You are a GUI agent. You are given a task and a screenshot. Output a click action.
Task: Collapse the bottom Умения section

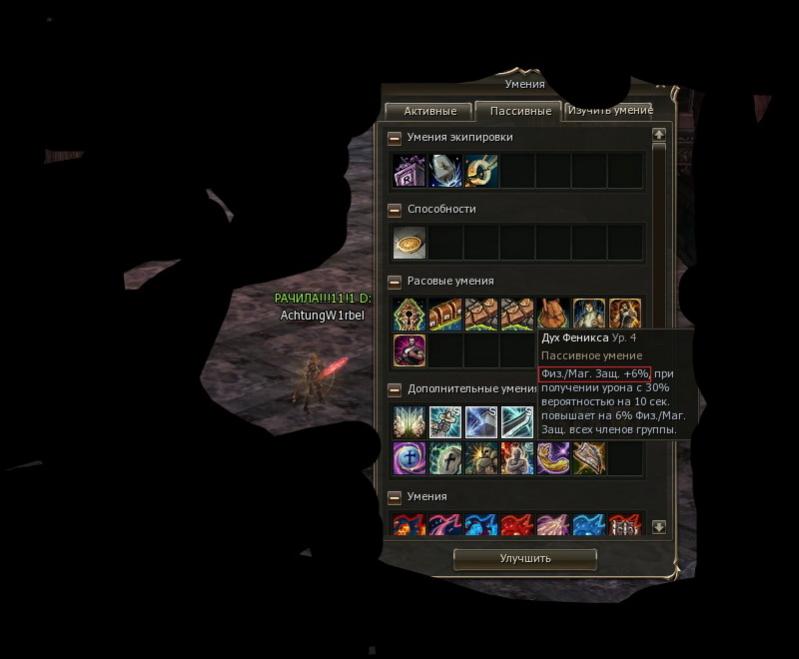pyautogui.click(x=395, y=497)
